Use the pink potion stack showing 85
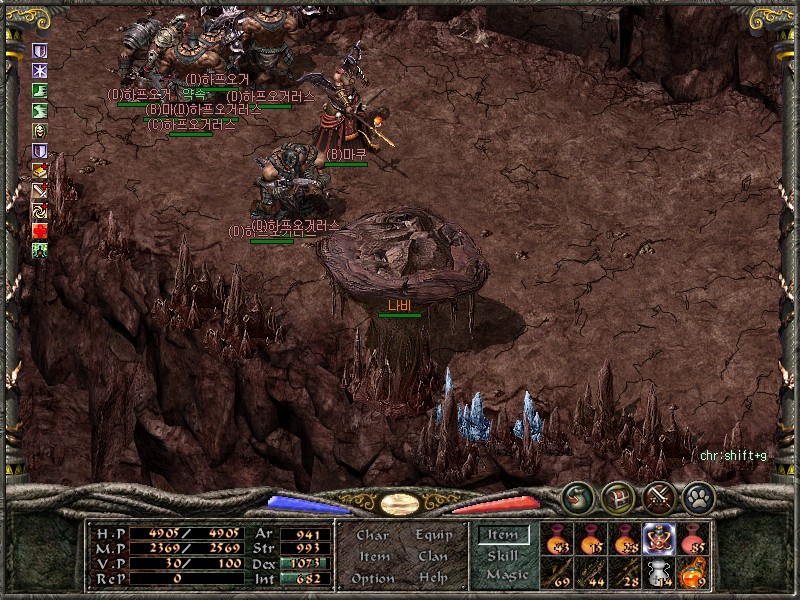 [x=692, y=539]
